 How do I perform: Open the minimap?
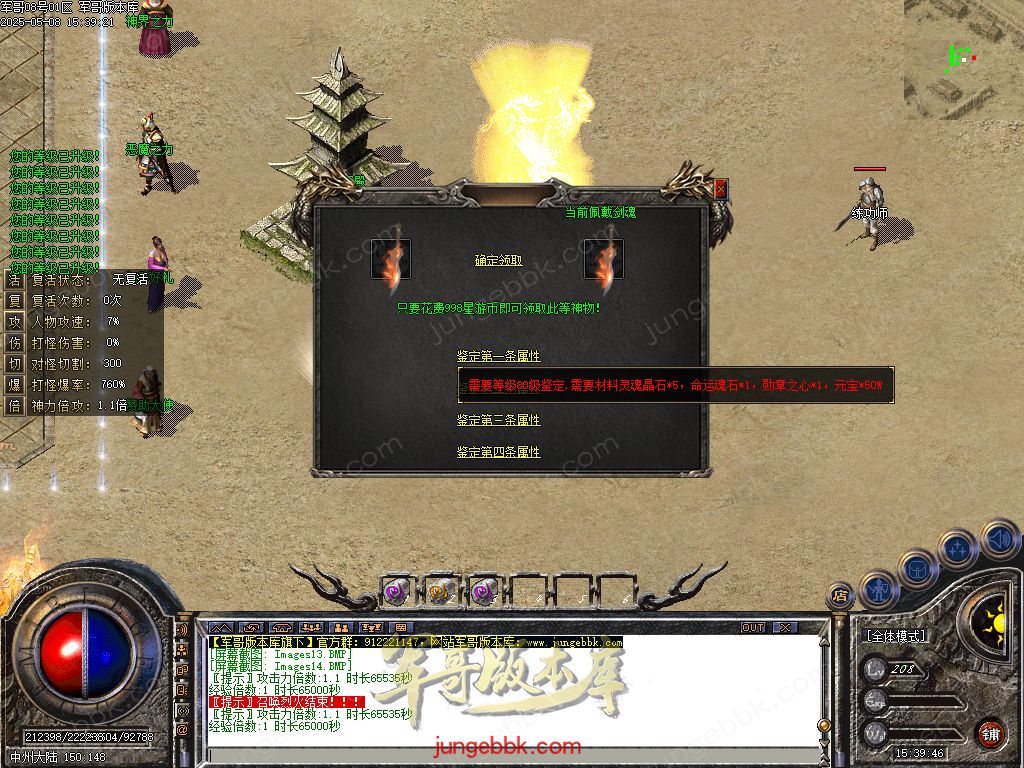pos(963,60)
